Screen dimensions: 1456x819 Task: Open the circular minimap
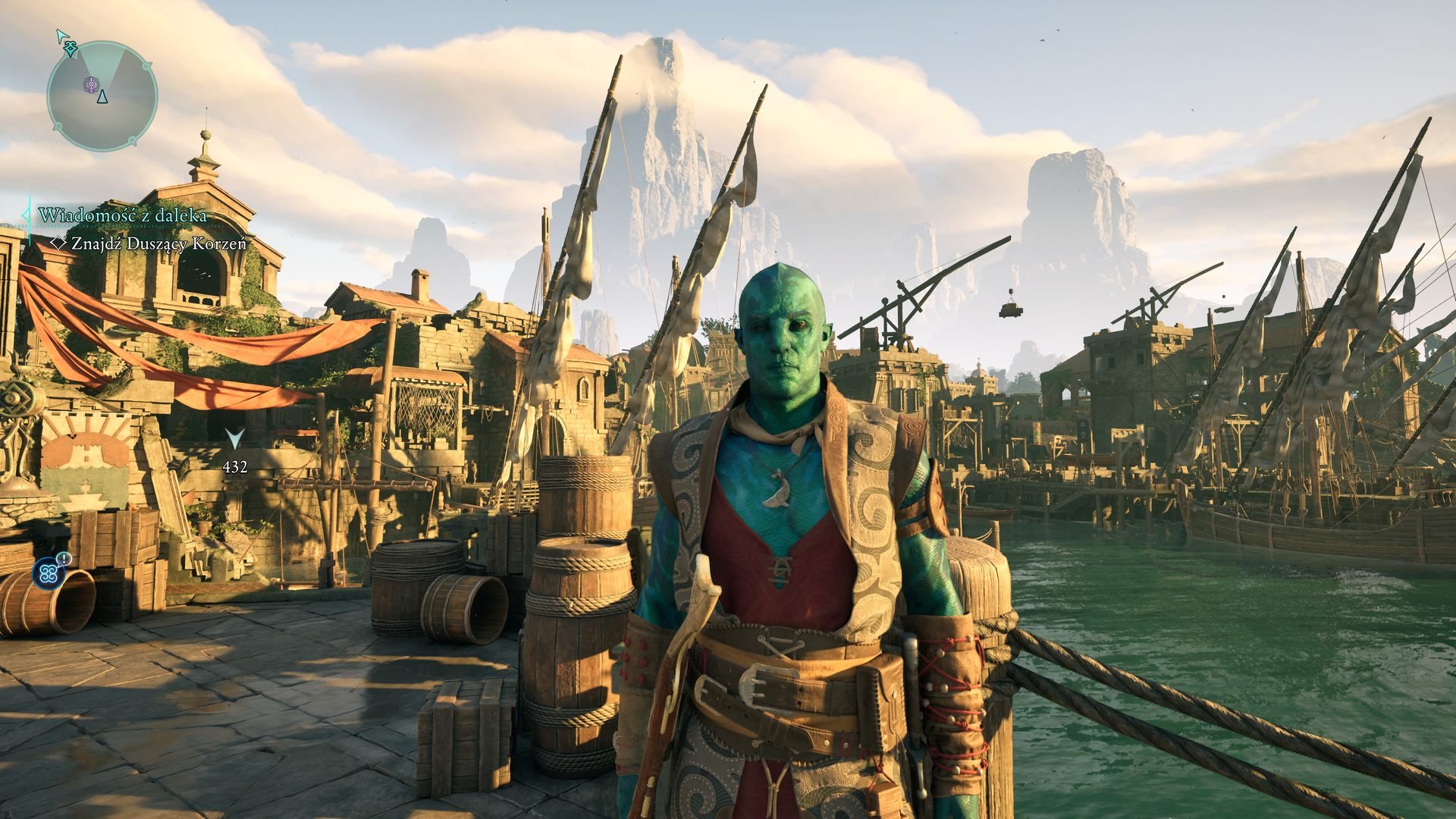pyautogui.click(x=102, y=96)
